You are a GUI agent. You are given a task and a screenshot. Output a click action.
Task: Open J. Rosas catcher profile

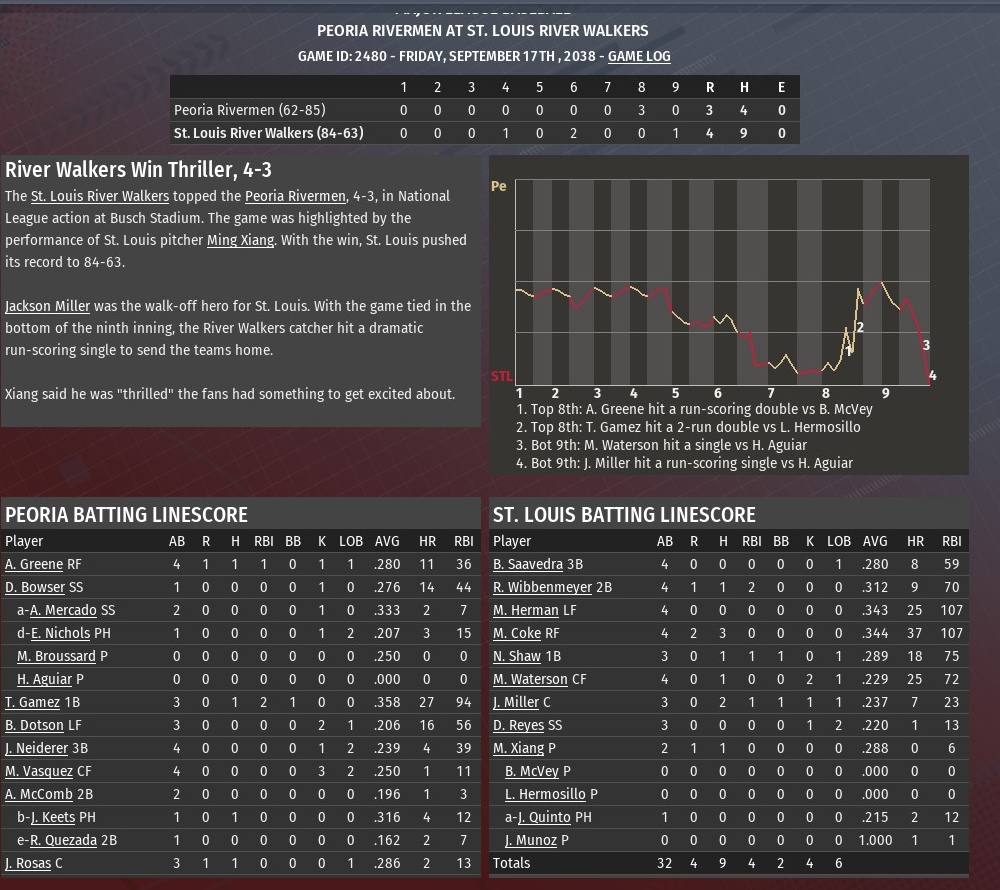click(x=28, y=863)
